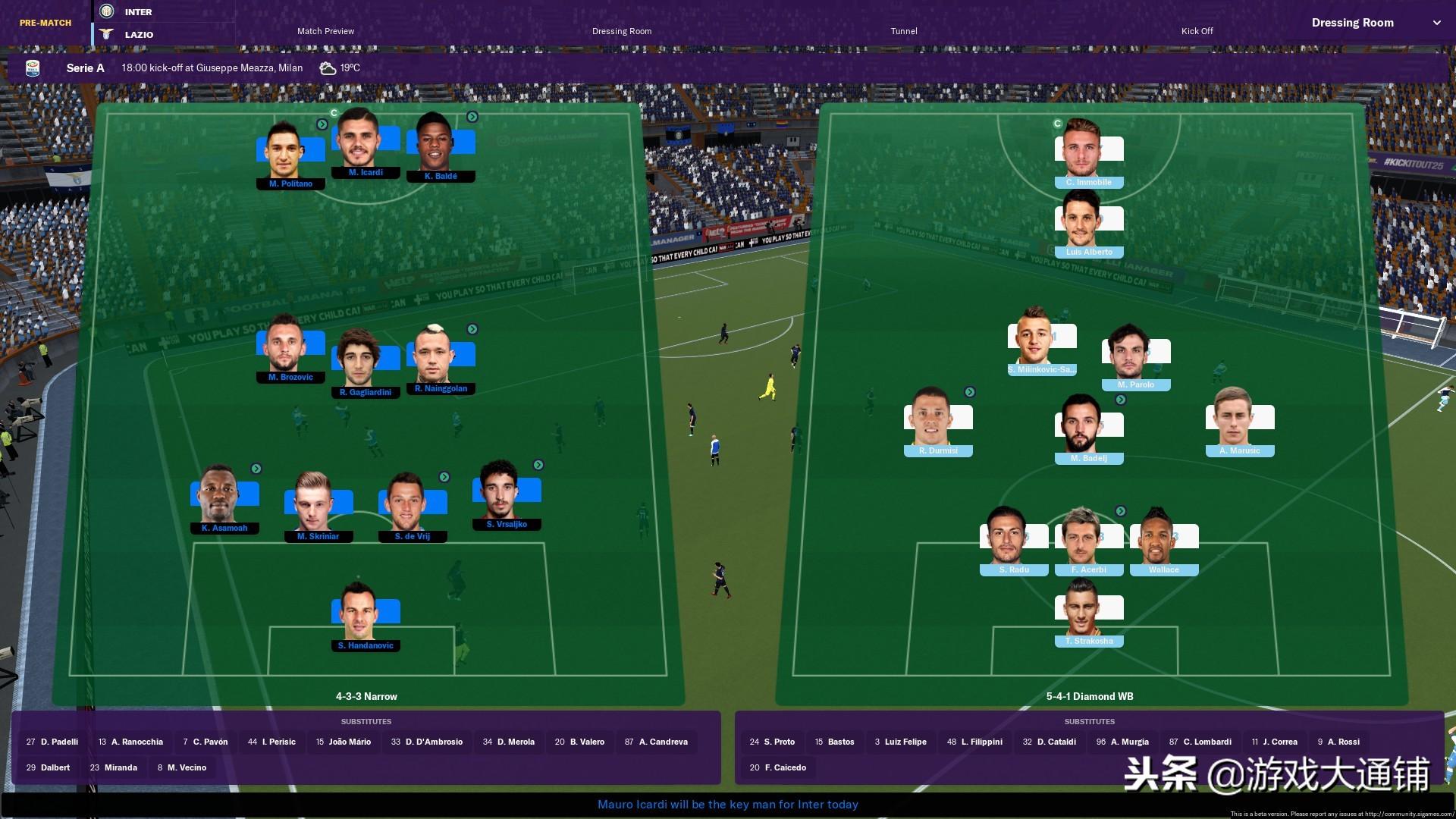The height and width of the screenshot is (819, 1456).
Task: Click the Serie A competition badge
Action: click(33, 67)
